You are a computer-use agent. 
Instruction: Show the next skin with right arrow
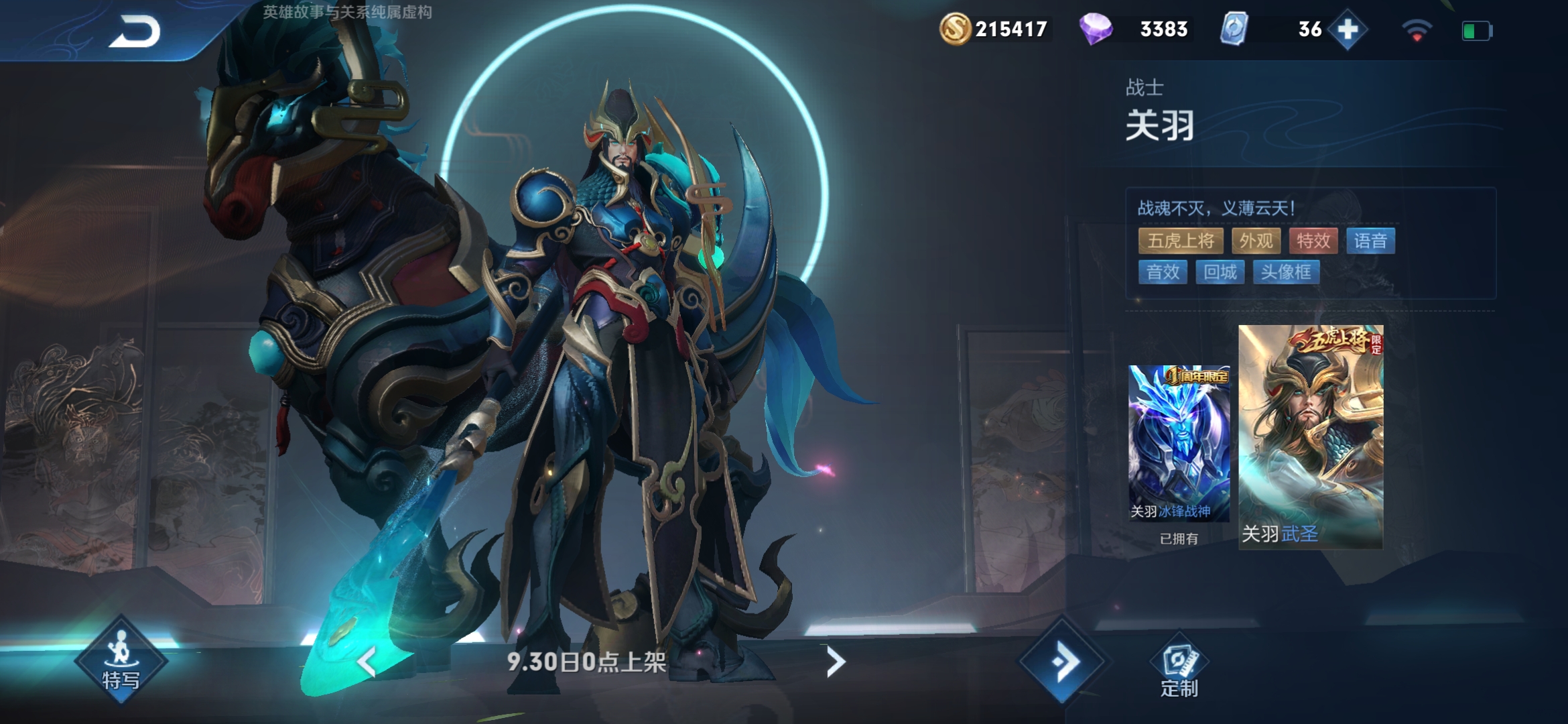pyautogui.click(x=835, y=662)
